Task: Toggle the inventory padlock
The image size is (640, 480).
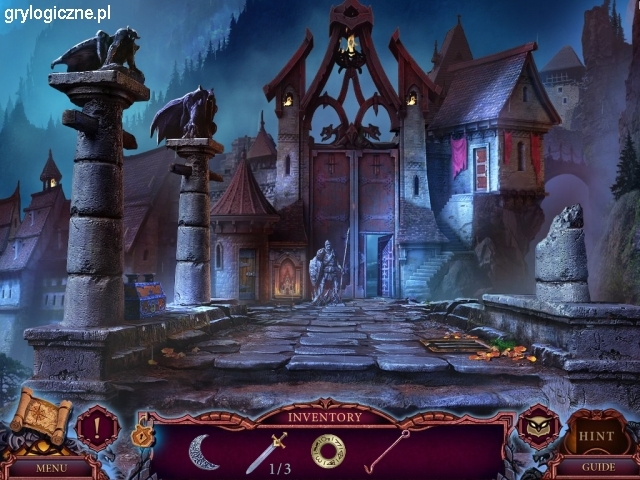Action: [x=139, y=436]
